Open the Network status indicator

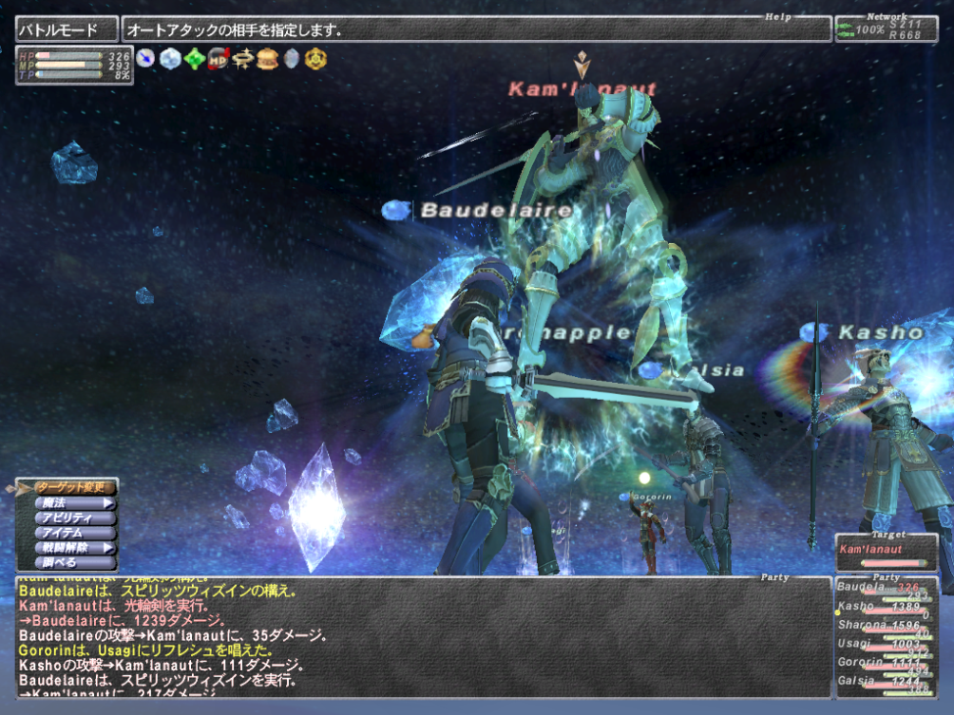click(886, 29)
